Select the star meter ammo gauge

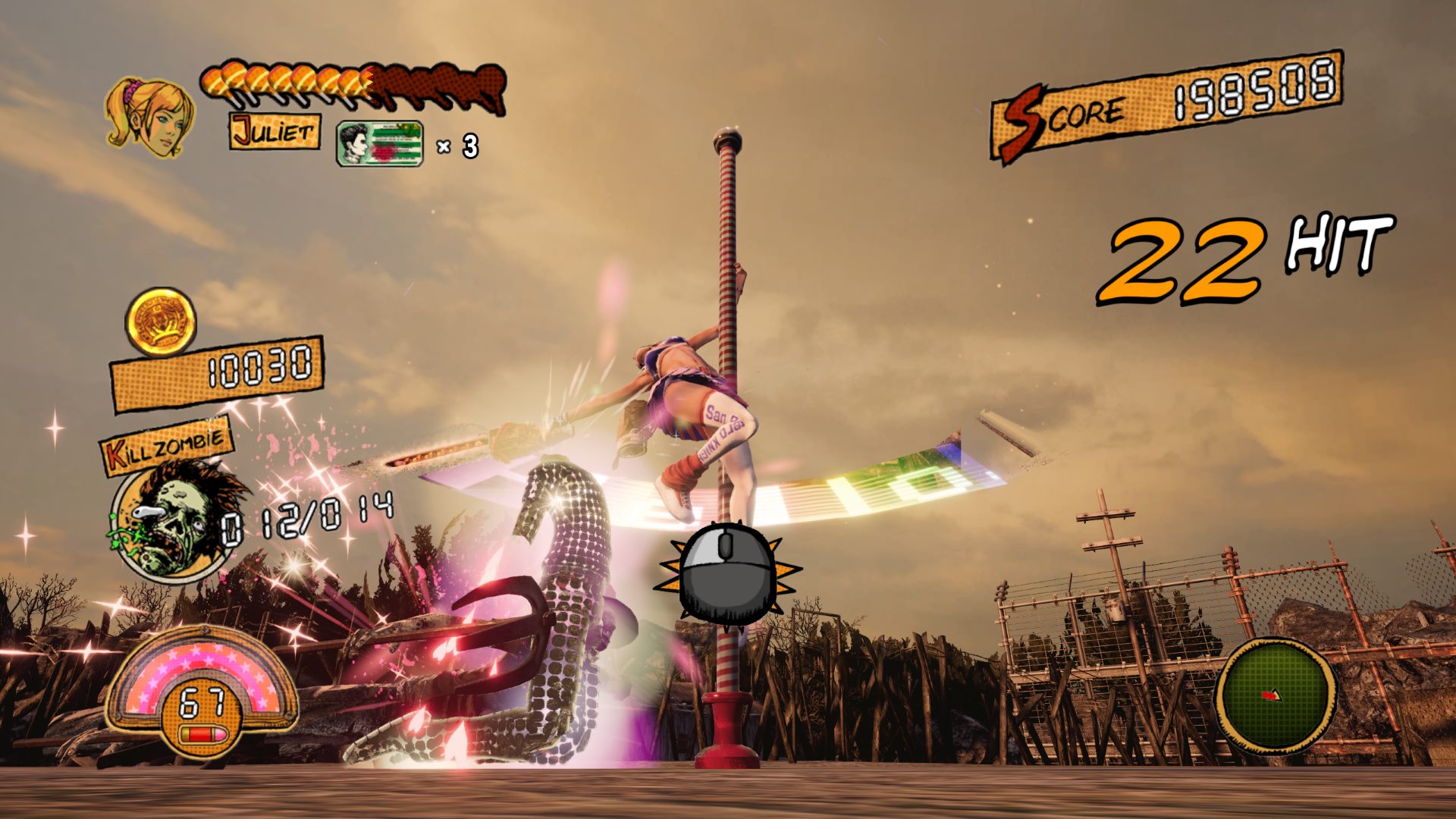(201, 692)
